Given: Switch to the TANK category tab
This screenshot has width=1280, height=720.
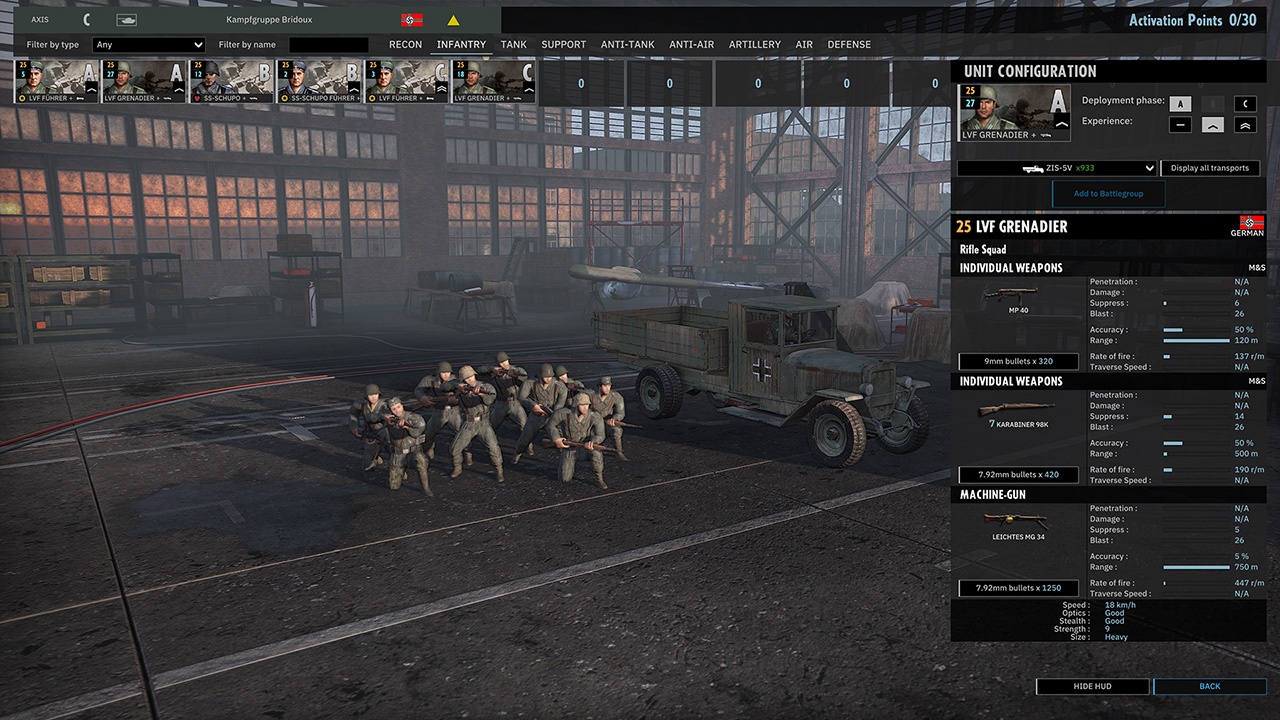Looking at the screenshot, I should pos(514,45).
